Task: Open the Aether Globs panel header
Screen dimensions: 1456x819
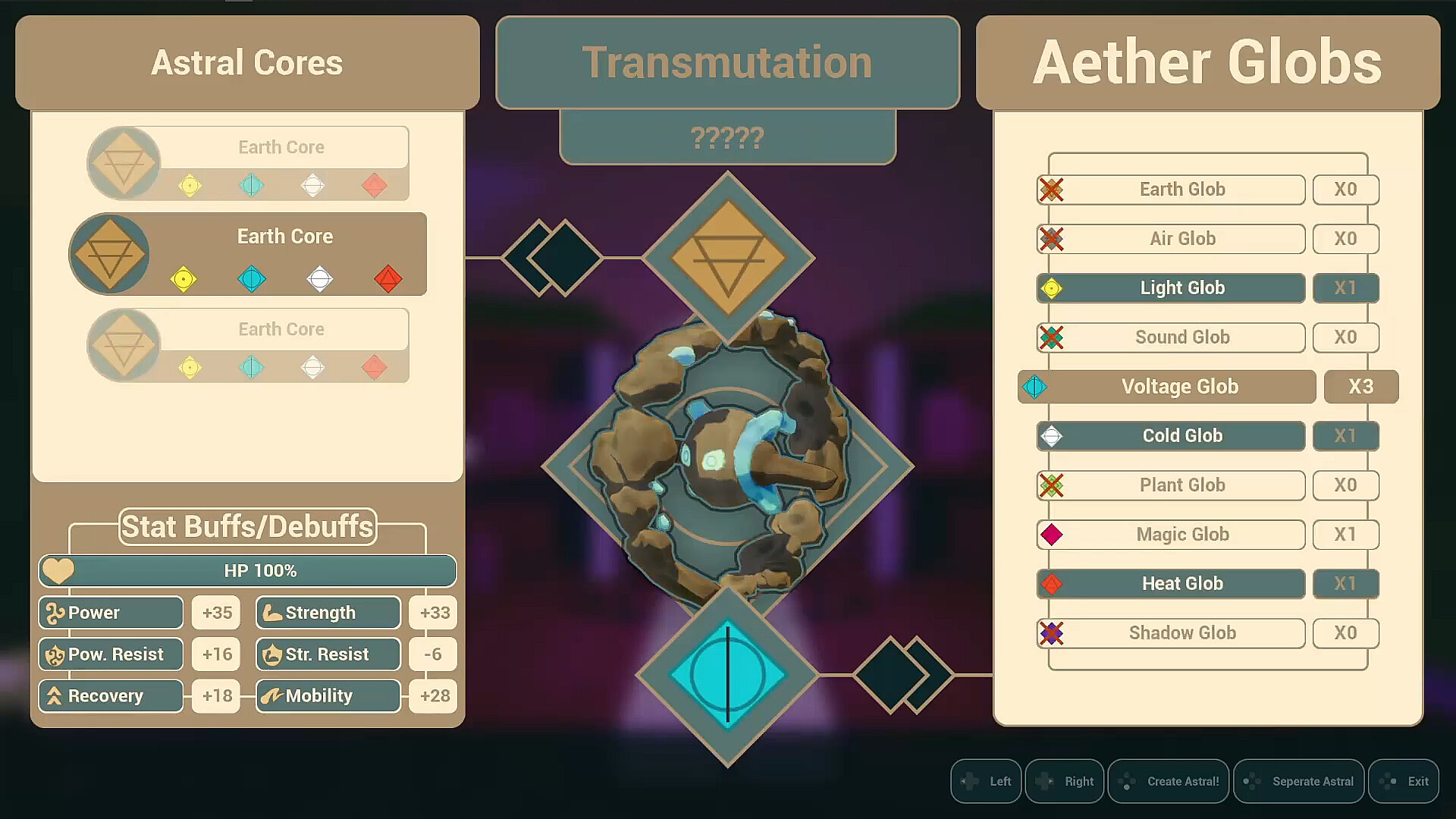Action: tap(1207, 63)
